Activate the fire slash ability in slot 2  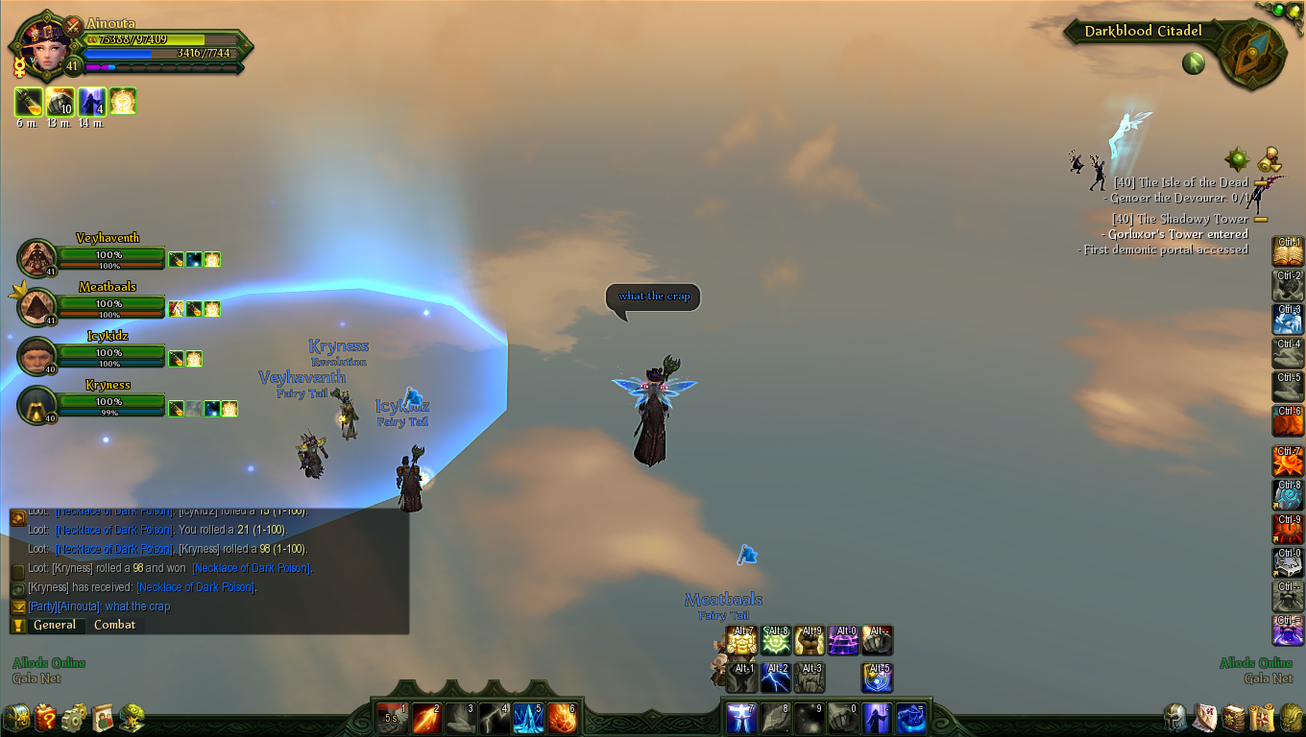pyautogui.click(x=427, y=717)
